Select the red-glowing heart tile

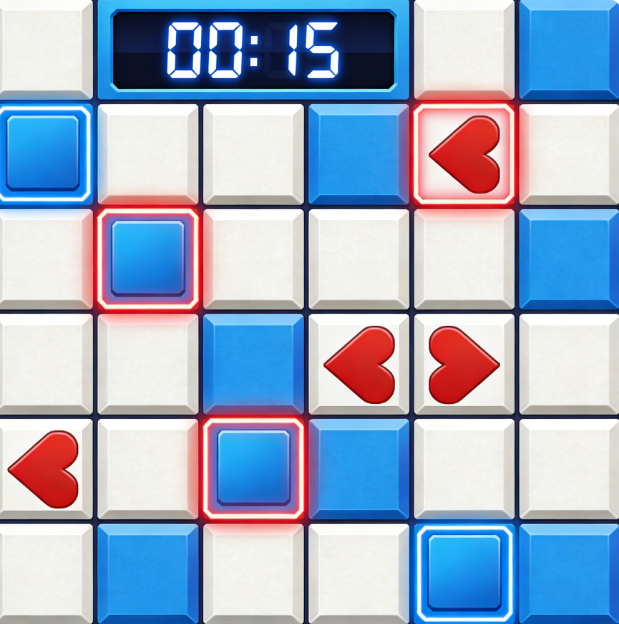[x=464, y=155]
